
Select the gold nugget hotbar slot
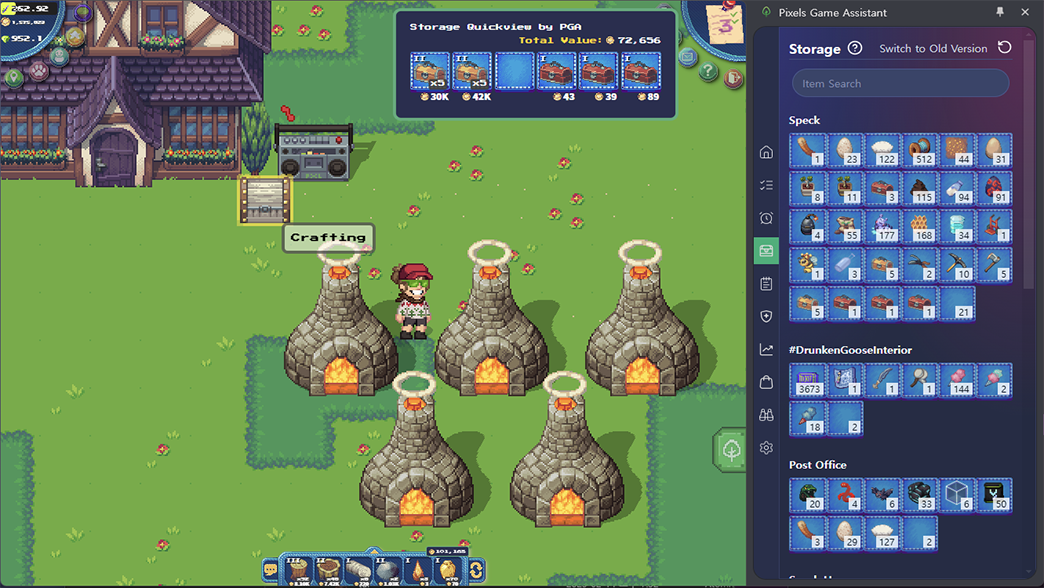coord(448,571)
